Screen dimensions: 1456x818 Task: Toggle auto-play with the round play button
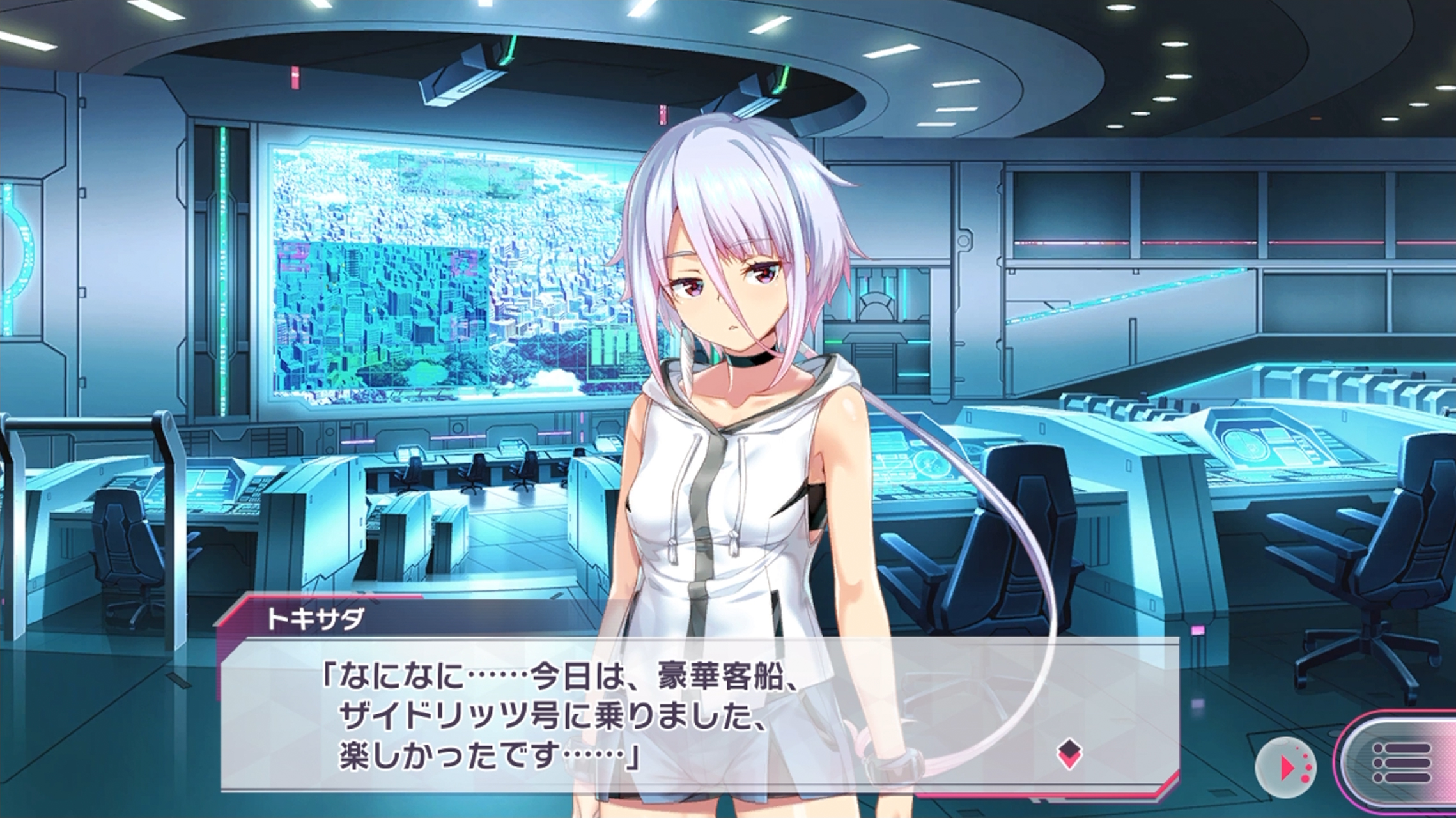[1285, 767]
